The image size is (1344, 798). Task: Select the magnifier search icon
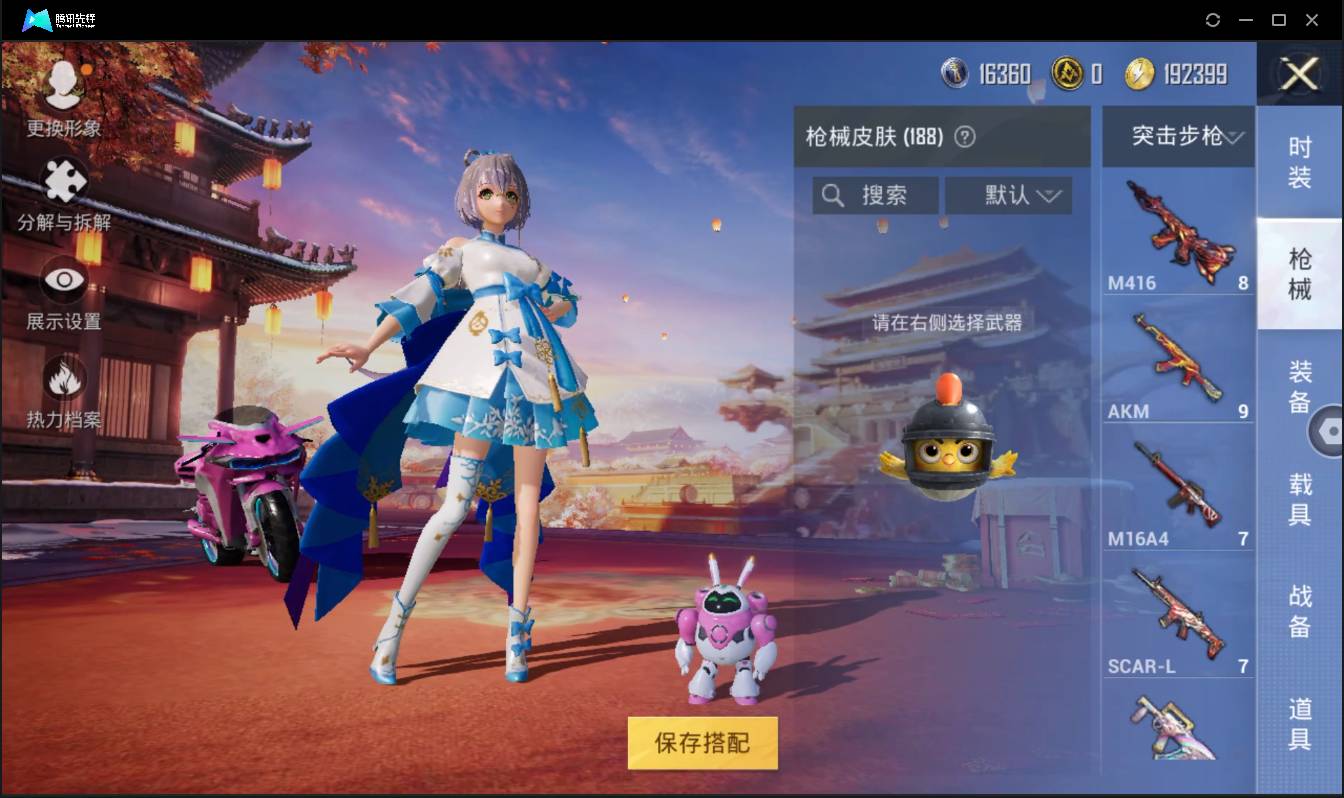coord(834,195)
